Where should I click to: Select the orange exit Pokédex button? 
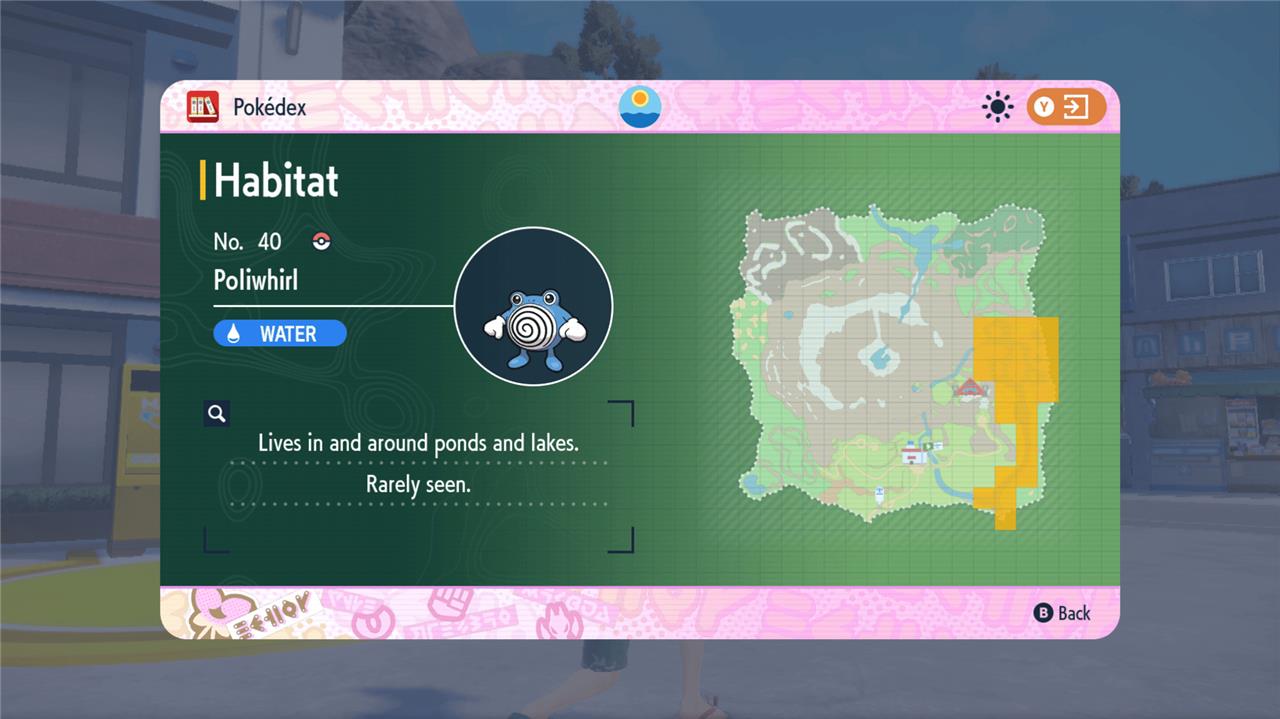tap(1066, 107)
